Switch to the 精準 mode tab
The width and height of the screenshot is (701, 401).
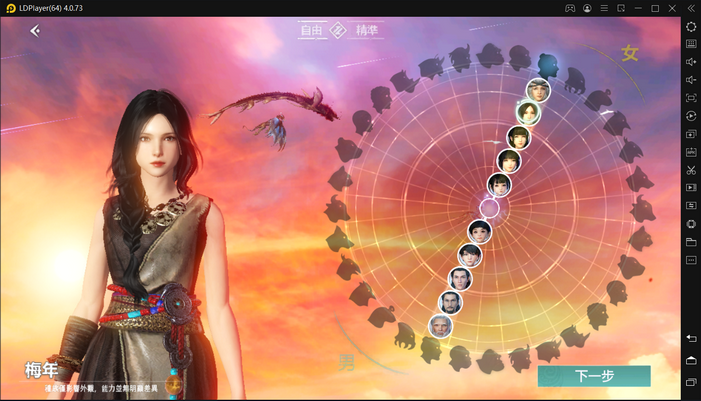click(x=367, y=31)
